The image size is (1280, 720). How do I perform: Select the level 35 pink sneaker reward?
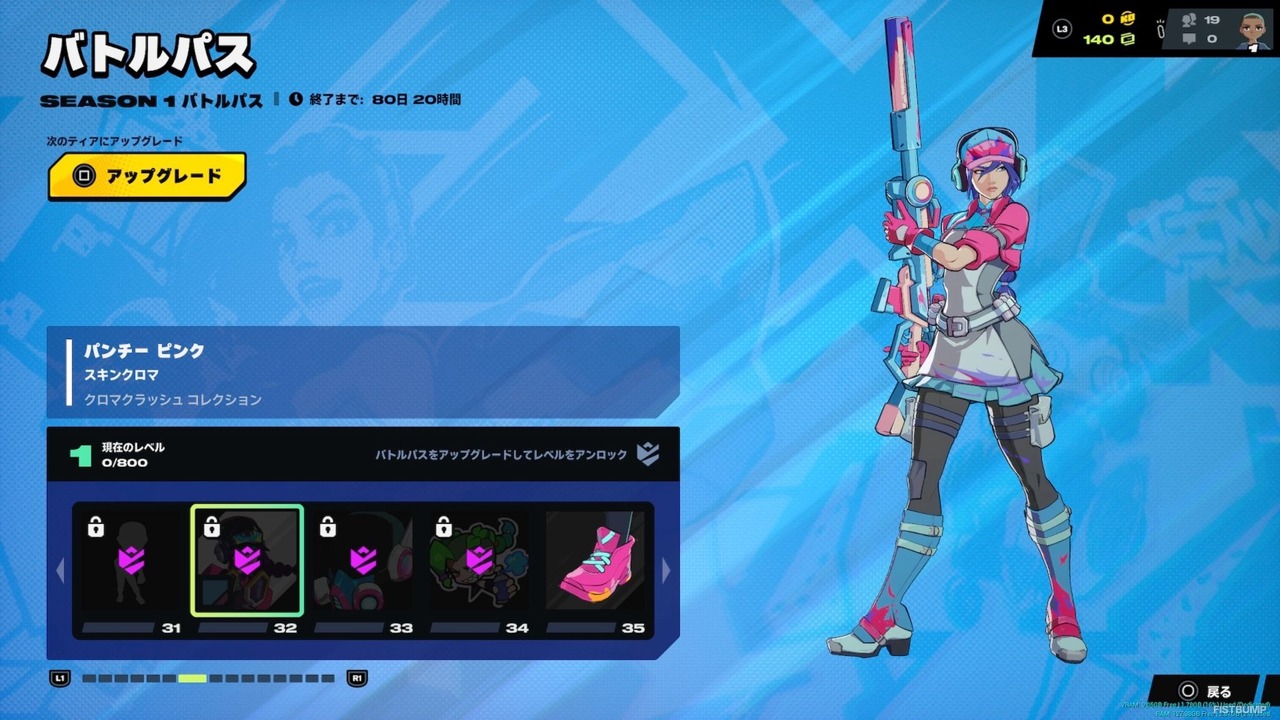click(x=595, y=560)
